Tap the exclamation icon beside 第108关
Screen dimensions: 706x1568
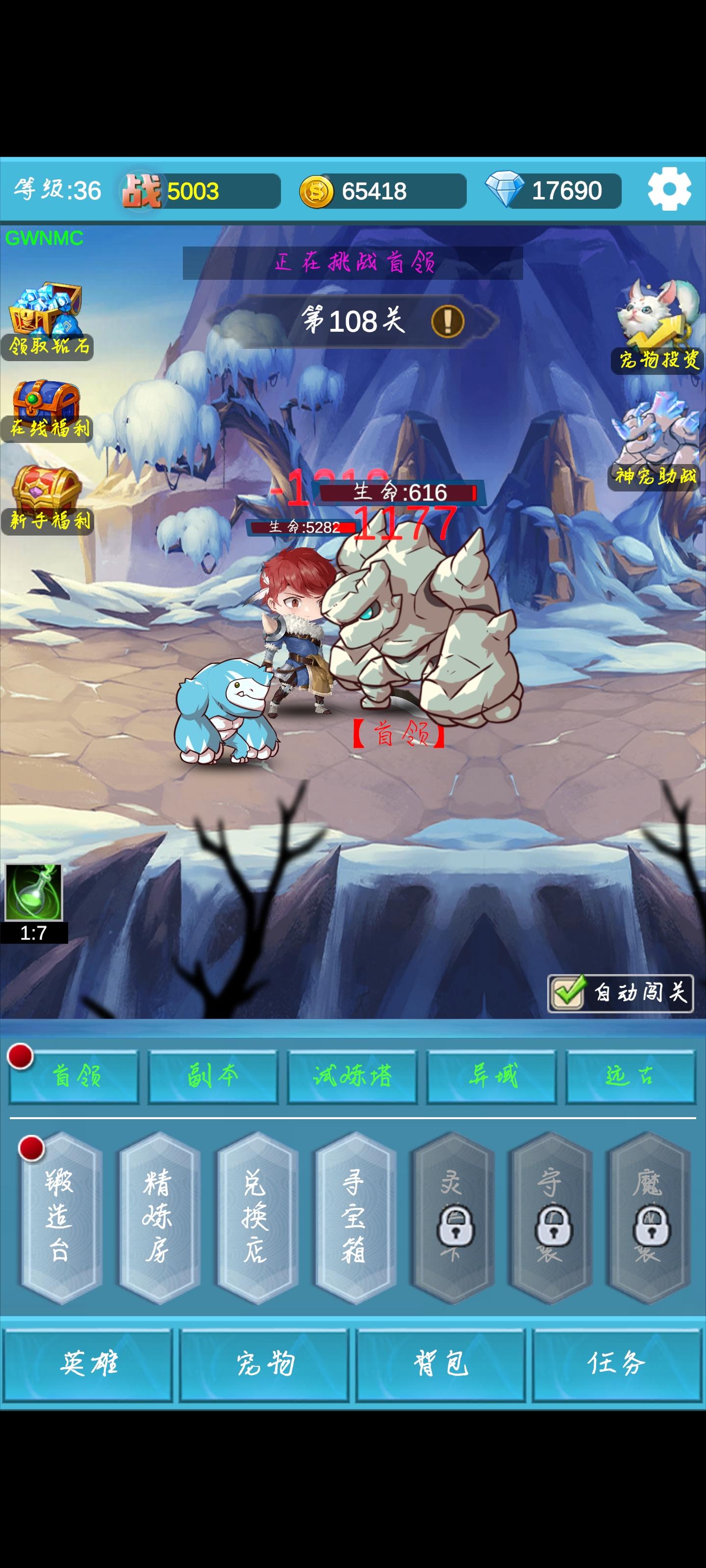pyautogui.click(x=448, y=322)
